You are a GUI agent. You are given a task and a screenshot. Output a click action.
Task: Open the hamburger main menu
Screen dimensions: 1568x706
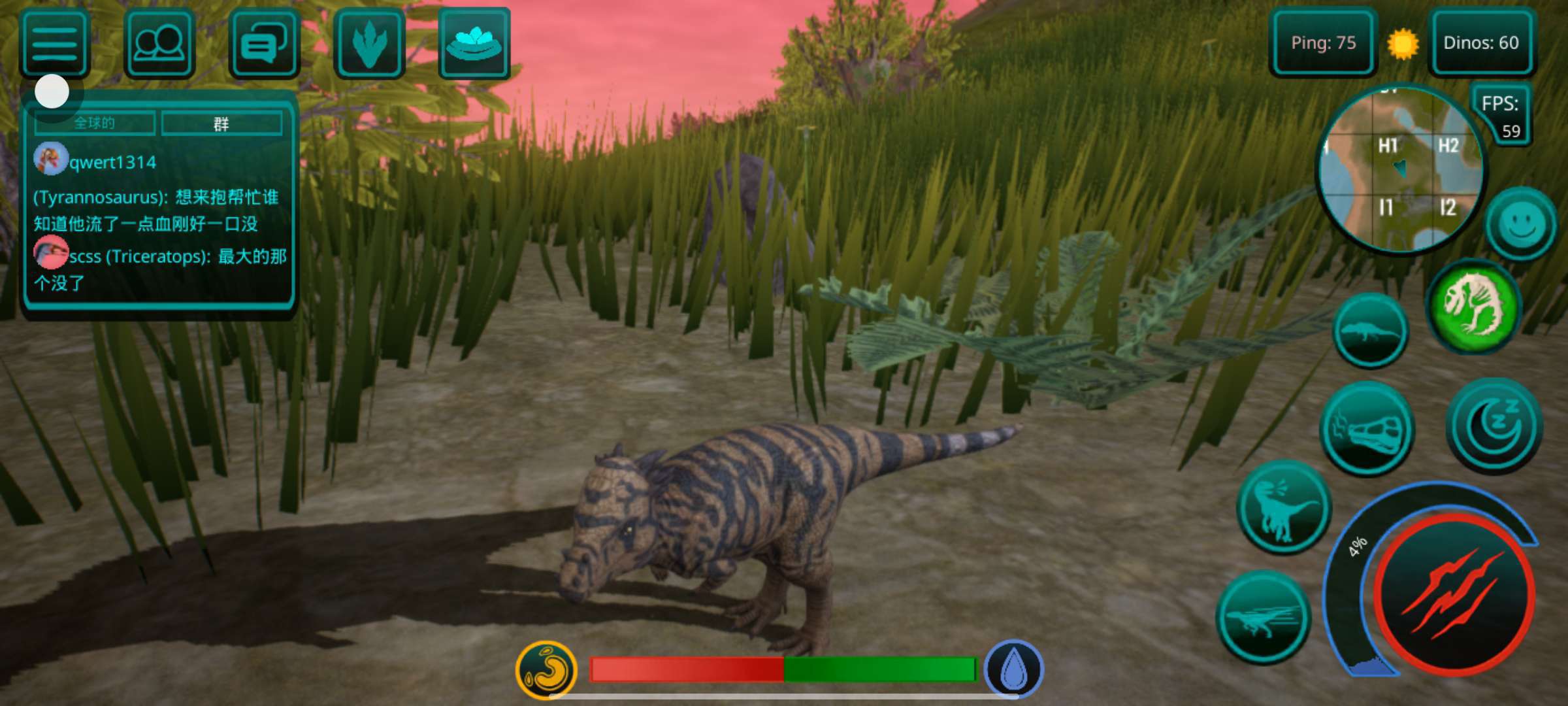point(55,44)
